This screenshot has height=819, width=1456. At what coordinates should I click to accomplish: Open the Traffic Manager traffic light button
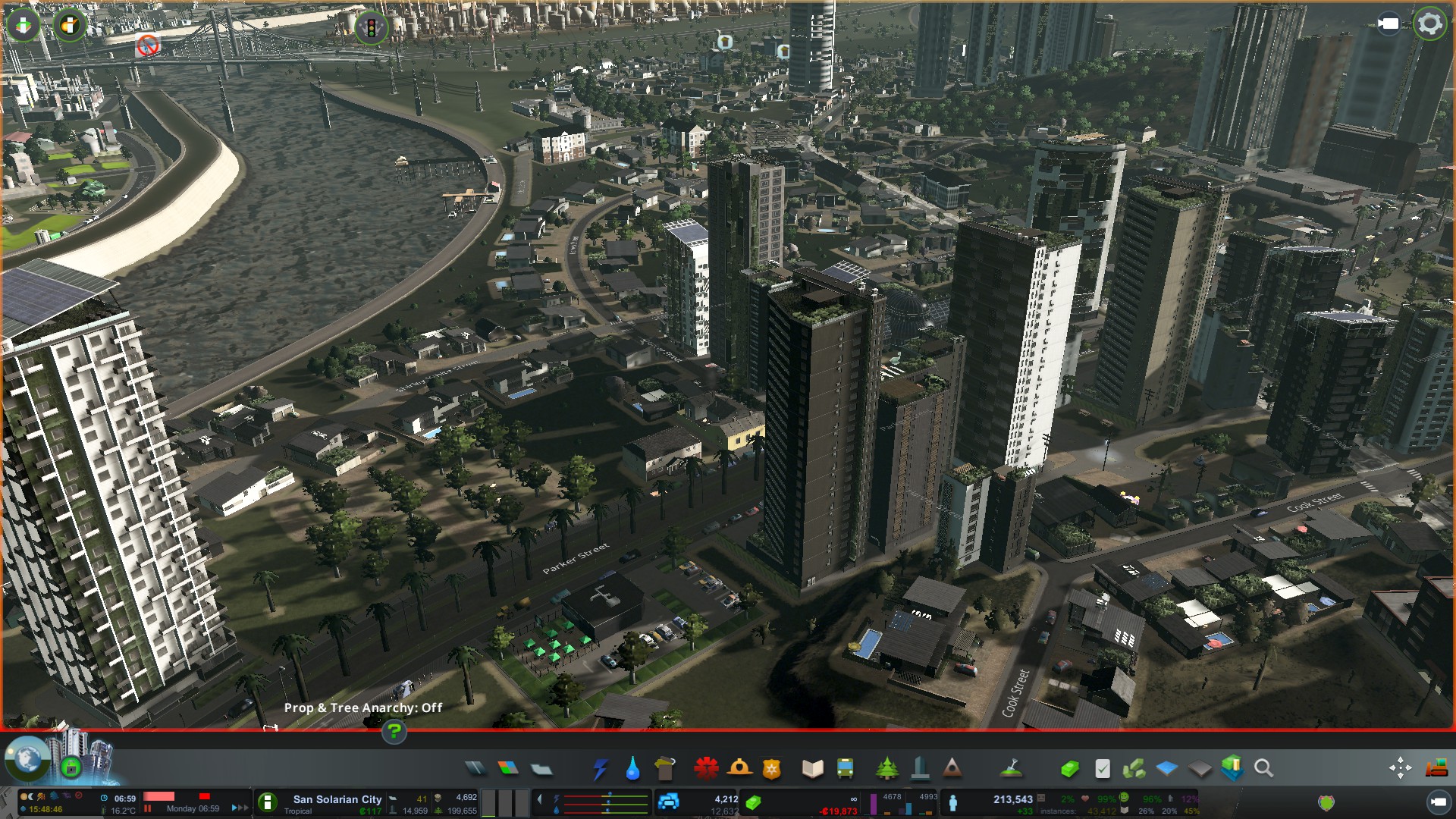(372, 28)
